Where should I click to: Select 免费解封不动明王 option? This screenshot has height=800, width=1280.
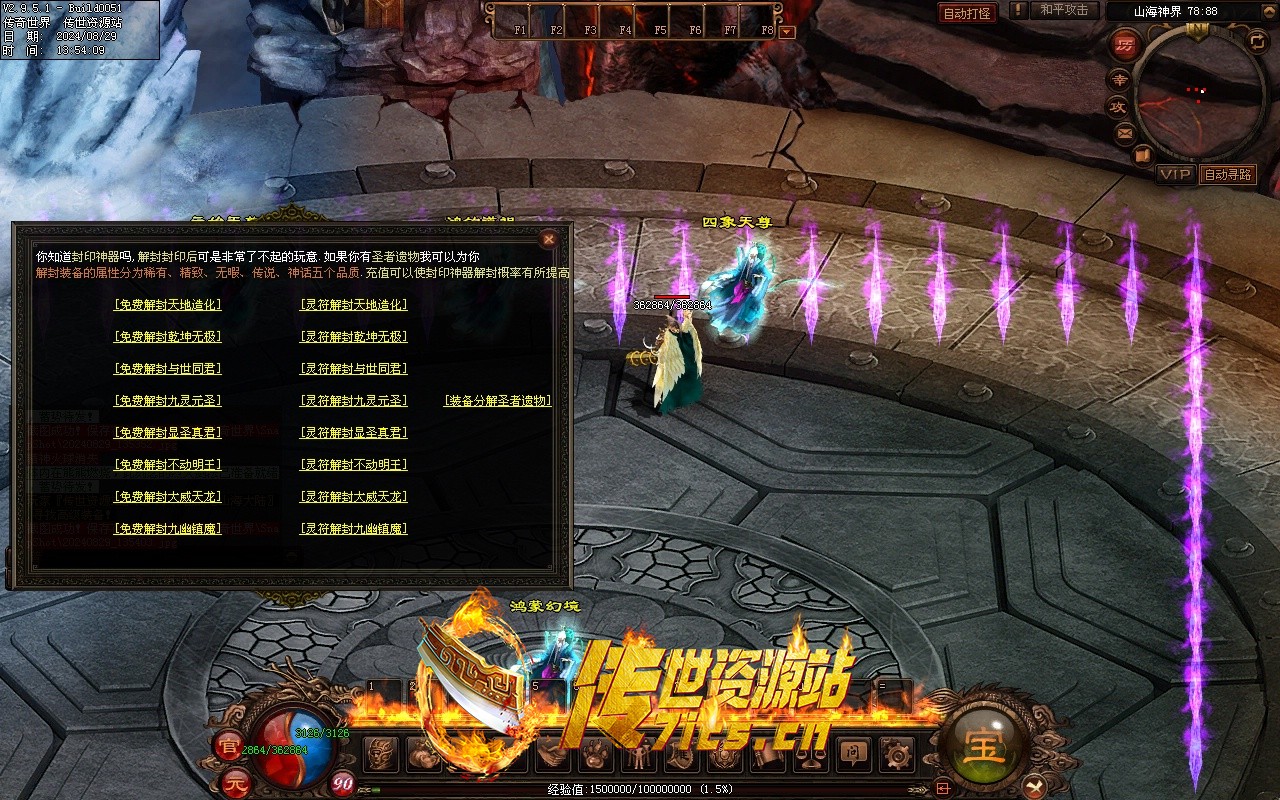coord(168,465)
